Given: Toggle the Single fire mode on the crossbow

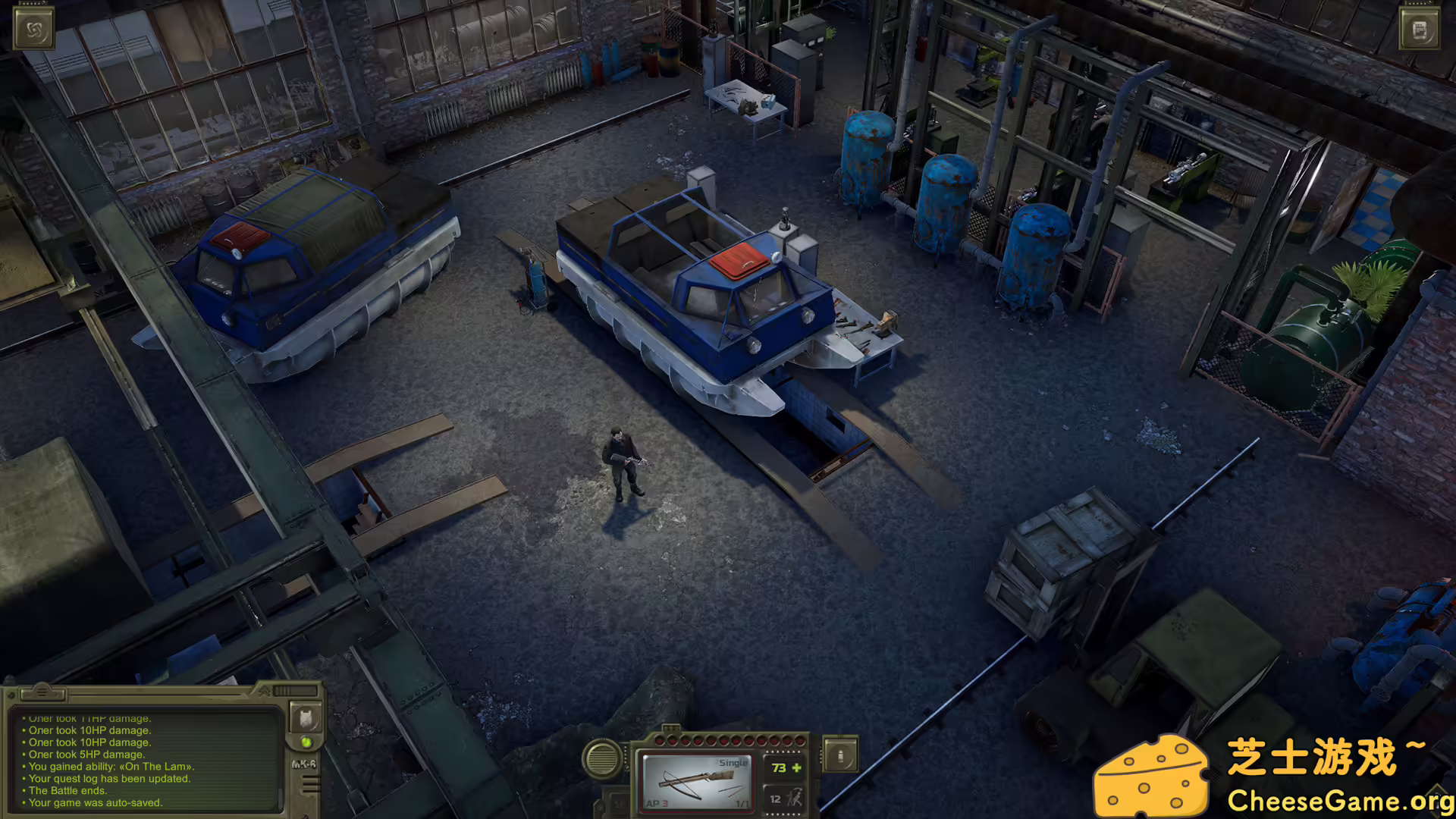Looking at the screenshot, I should point(733,762).
